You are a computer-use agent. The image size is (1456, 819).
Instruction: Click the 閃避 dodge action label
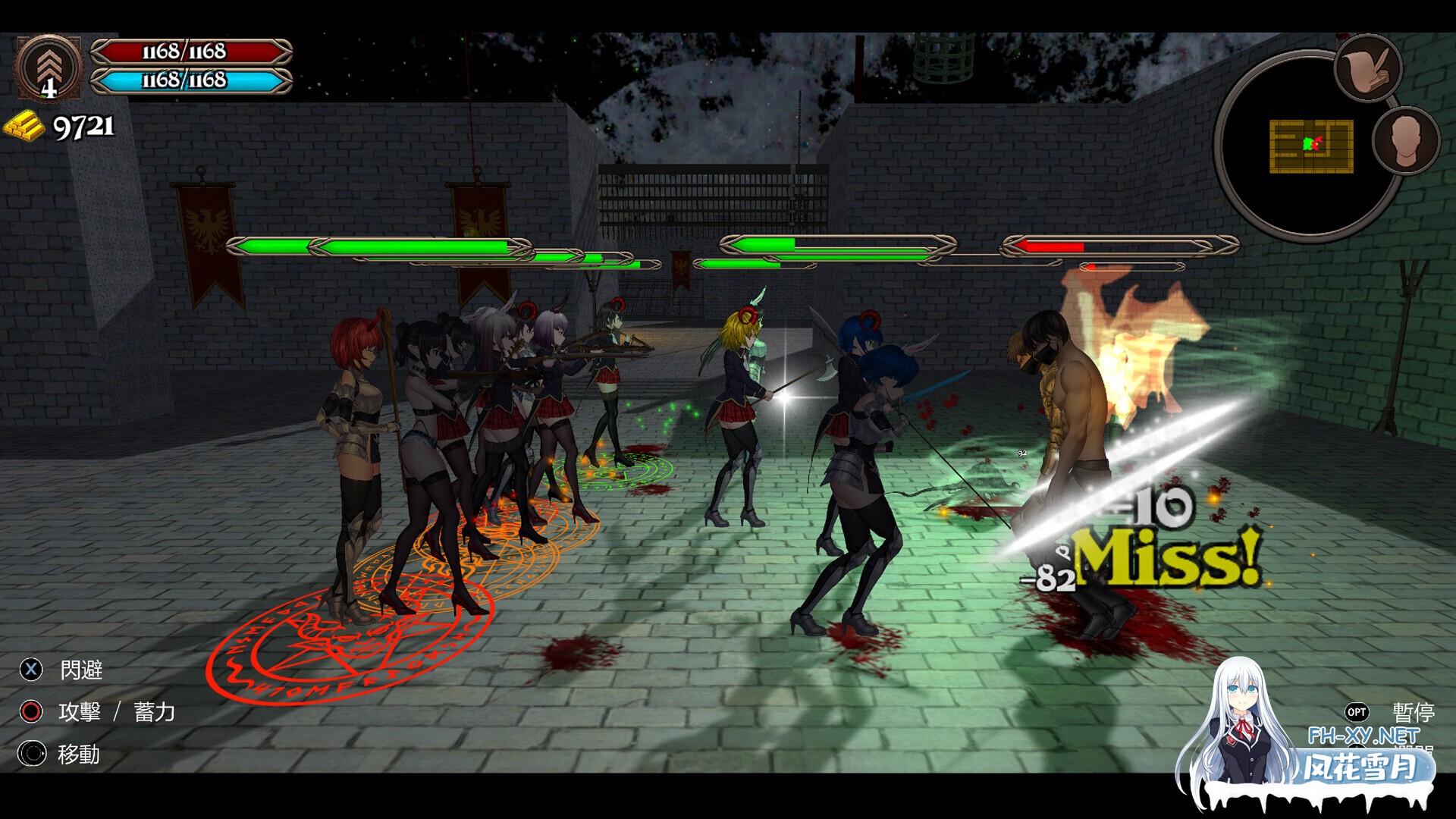(x=81, y=670)
